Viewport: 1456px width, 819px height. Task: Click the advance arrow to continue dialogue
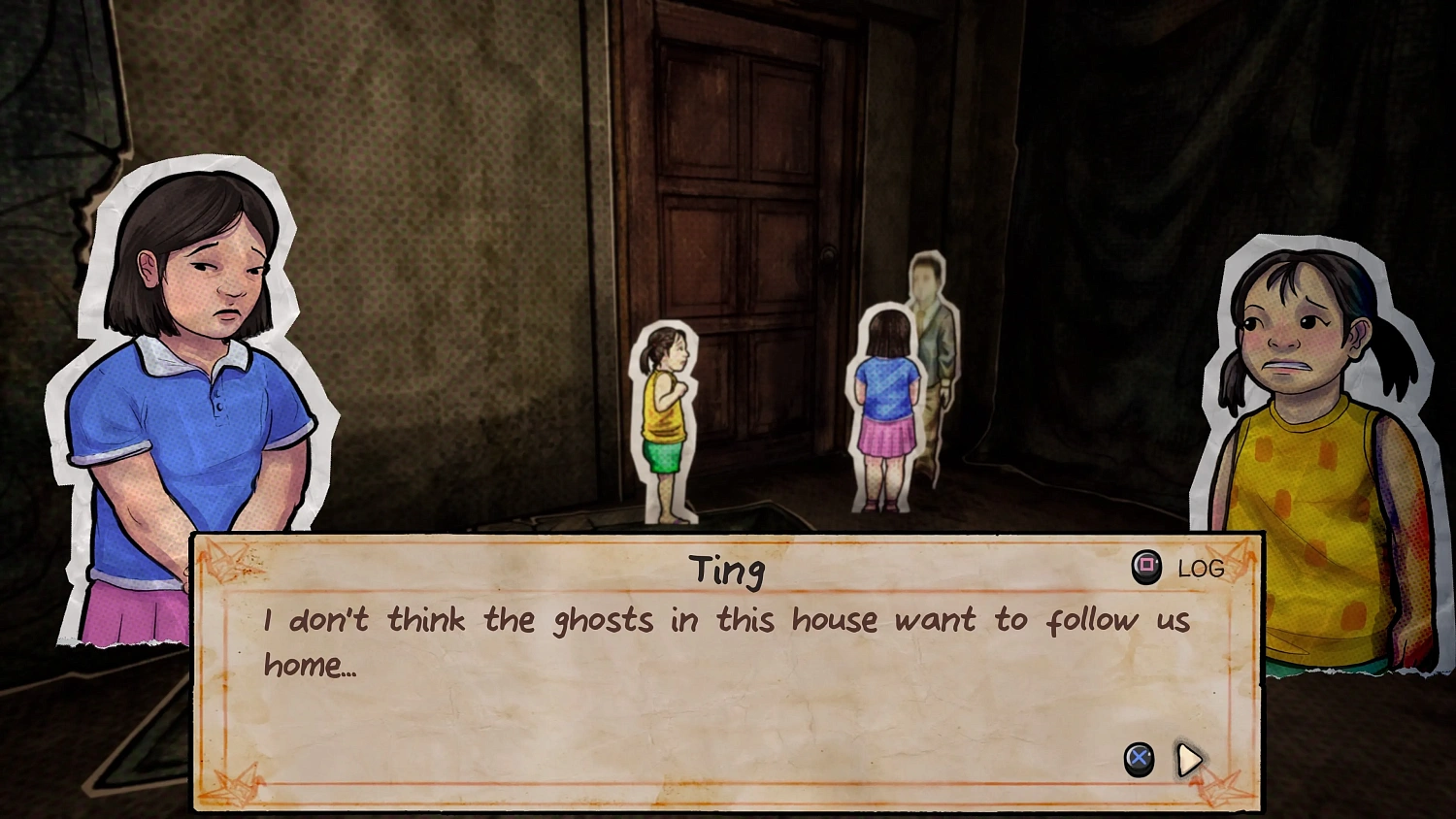pyautogui.click(x=1191, y=760)
